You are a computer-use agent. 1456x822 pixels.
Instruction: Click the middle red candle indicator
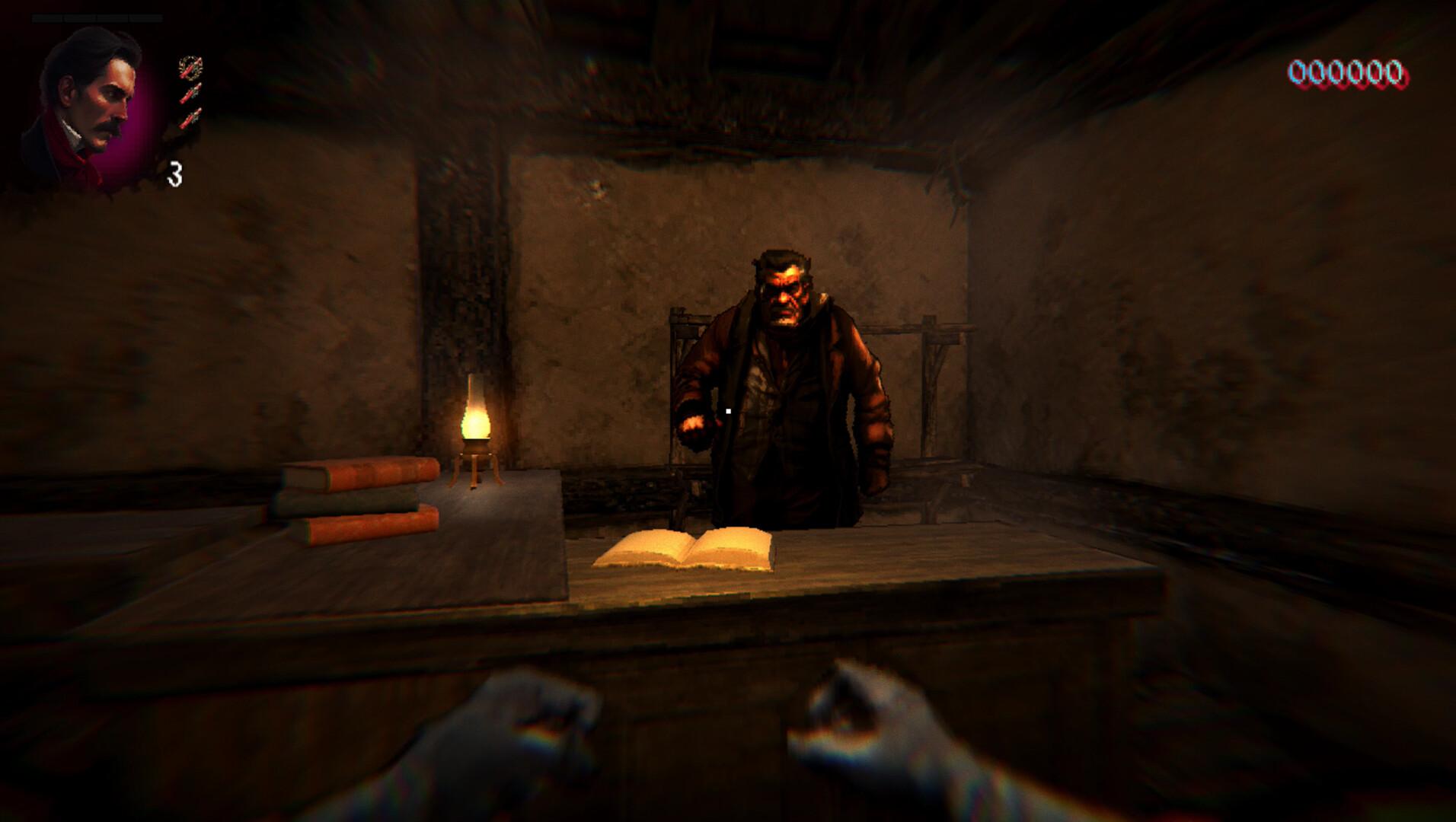(190, 93)
